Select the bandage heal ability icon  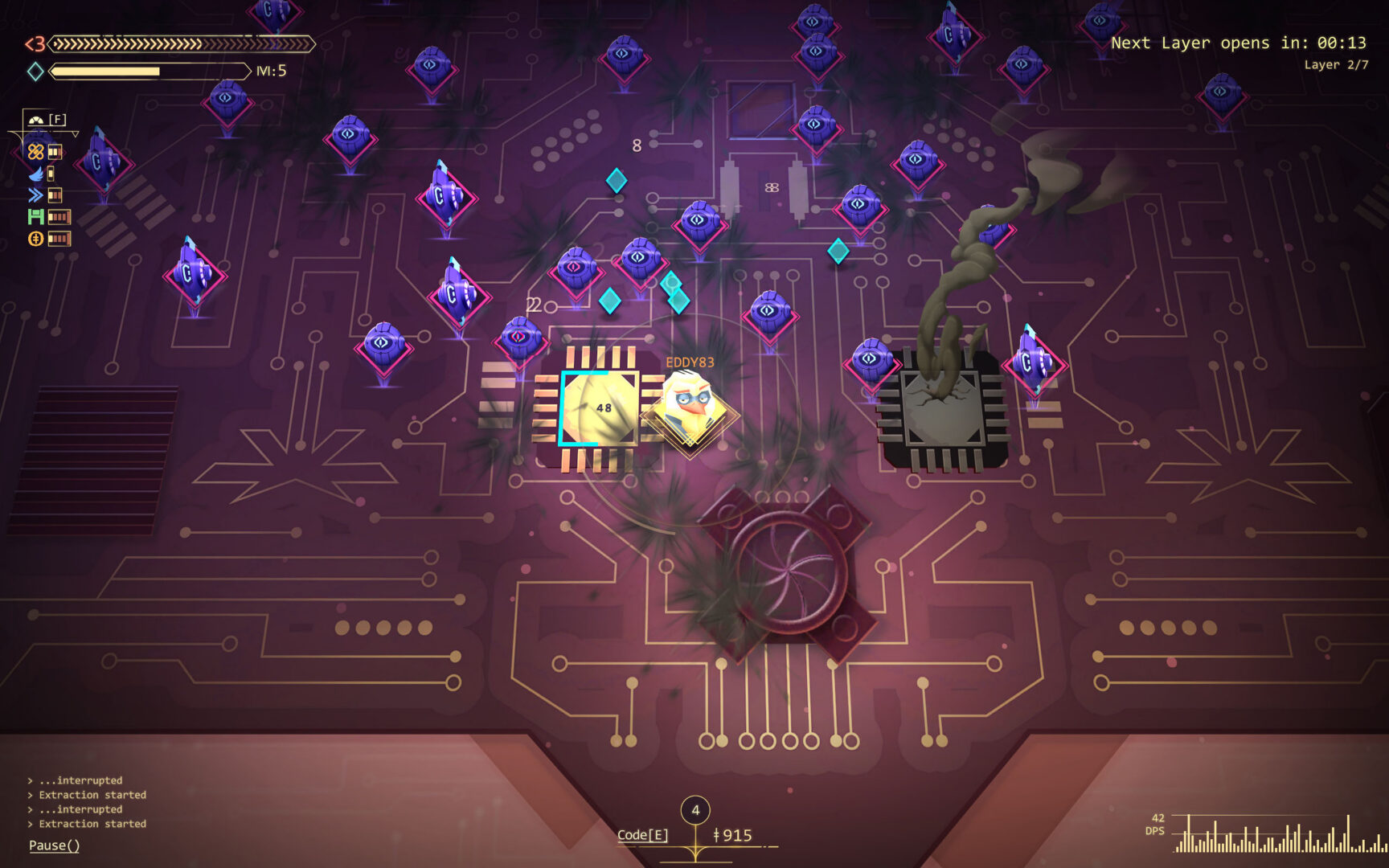[35, 152]
